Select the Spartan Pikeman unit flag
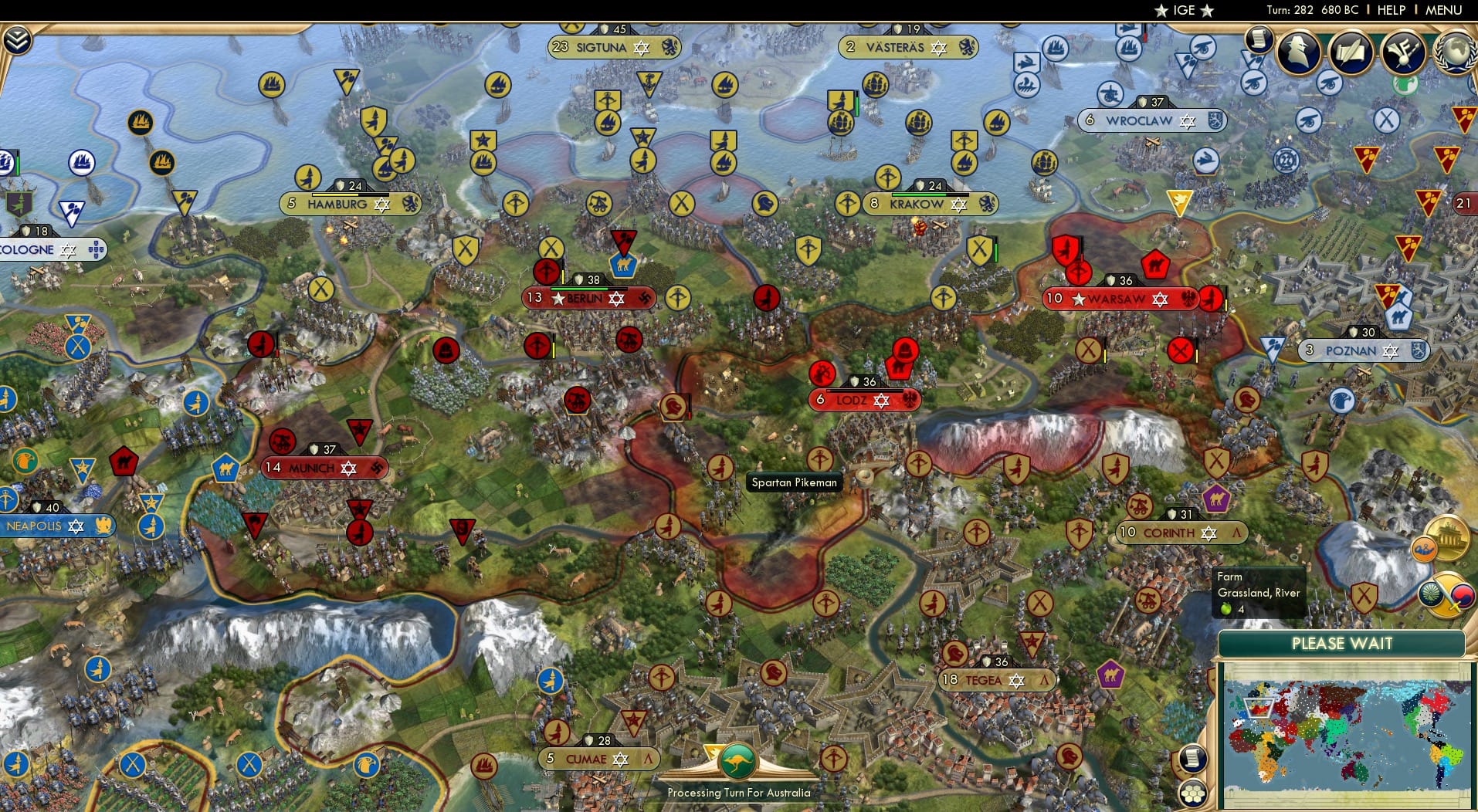Viewport: 1478px width, 812px height. 722,465
